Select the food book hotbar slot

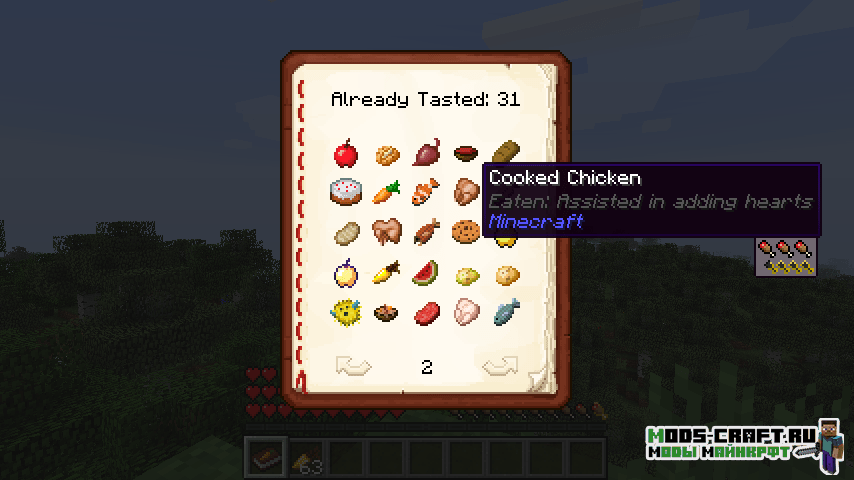coord(266,458)
